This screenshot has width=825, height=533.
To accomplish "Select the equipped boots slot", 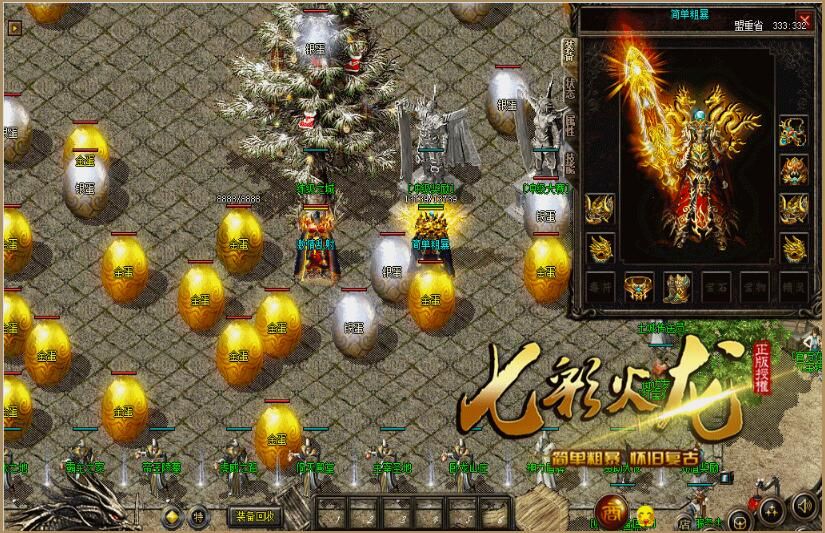I will [677, 288].
